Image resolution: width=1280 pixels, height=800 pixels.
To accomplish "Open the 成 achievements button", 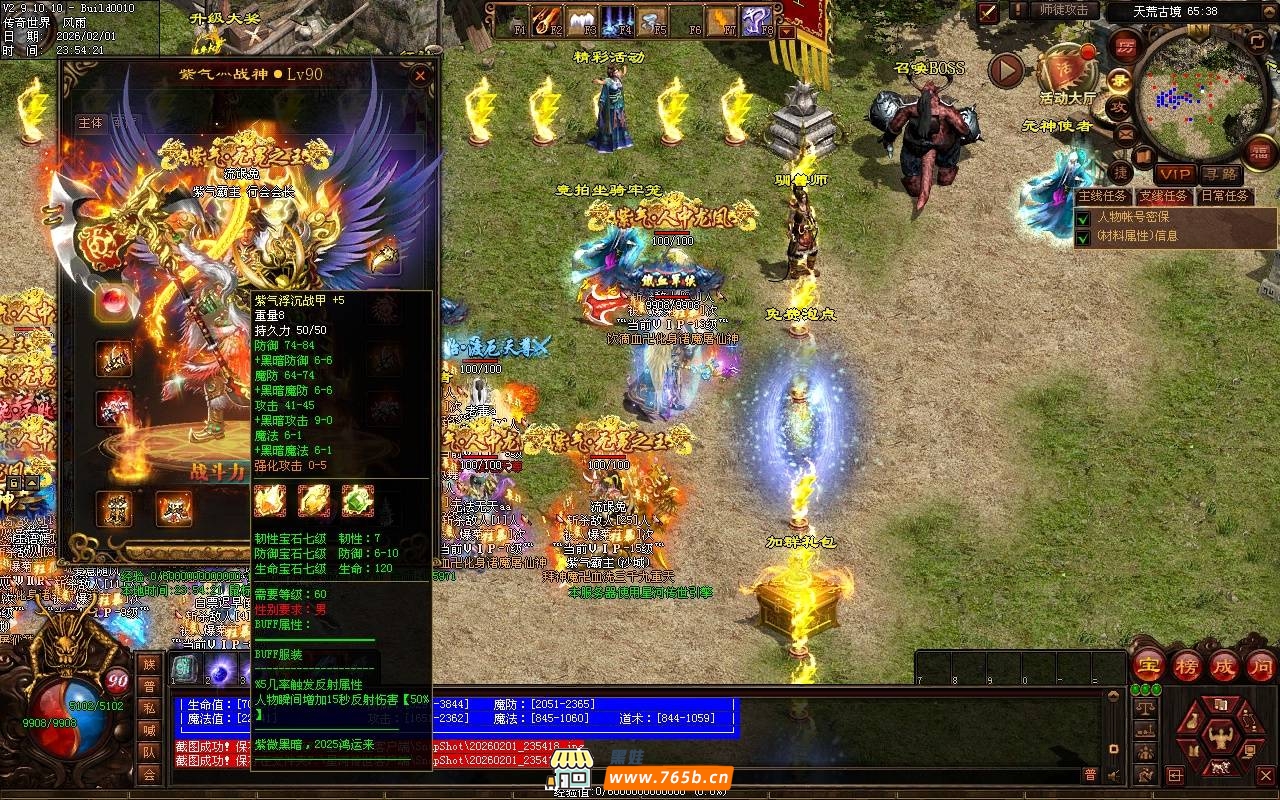I will (x=1224, y=665).
